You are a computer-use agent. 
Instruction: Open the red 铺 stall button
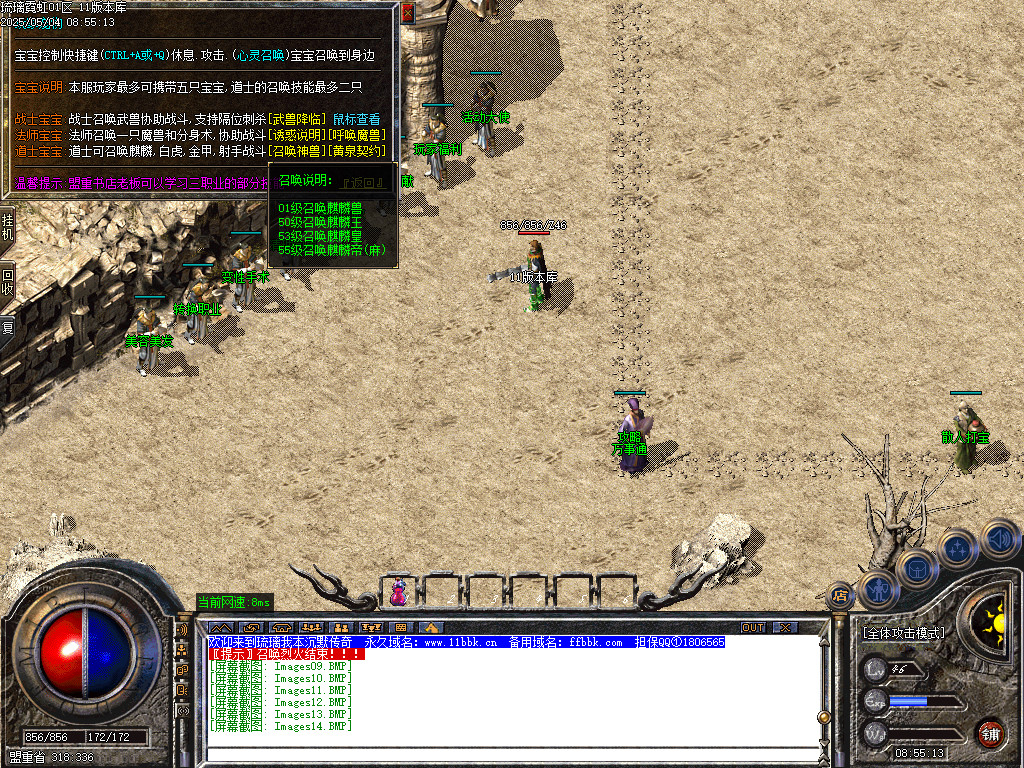[990, 733]
